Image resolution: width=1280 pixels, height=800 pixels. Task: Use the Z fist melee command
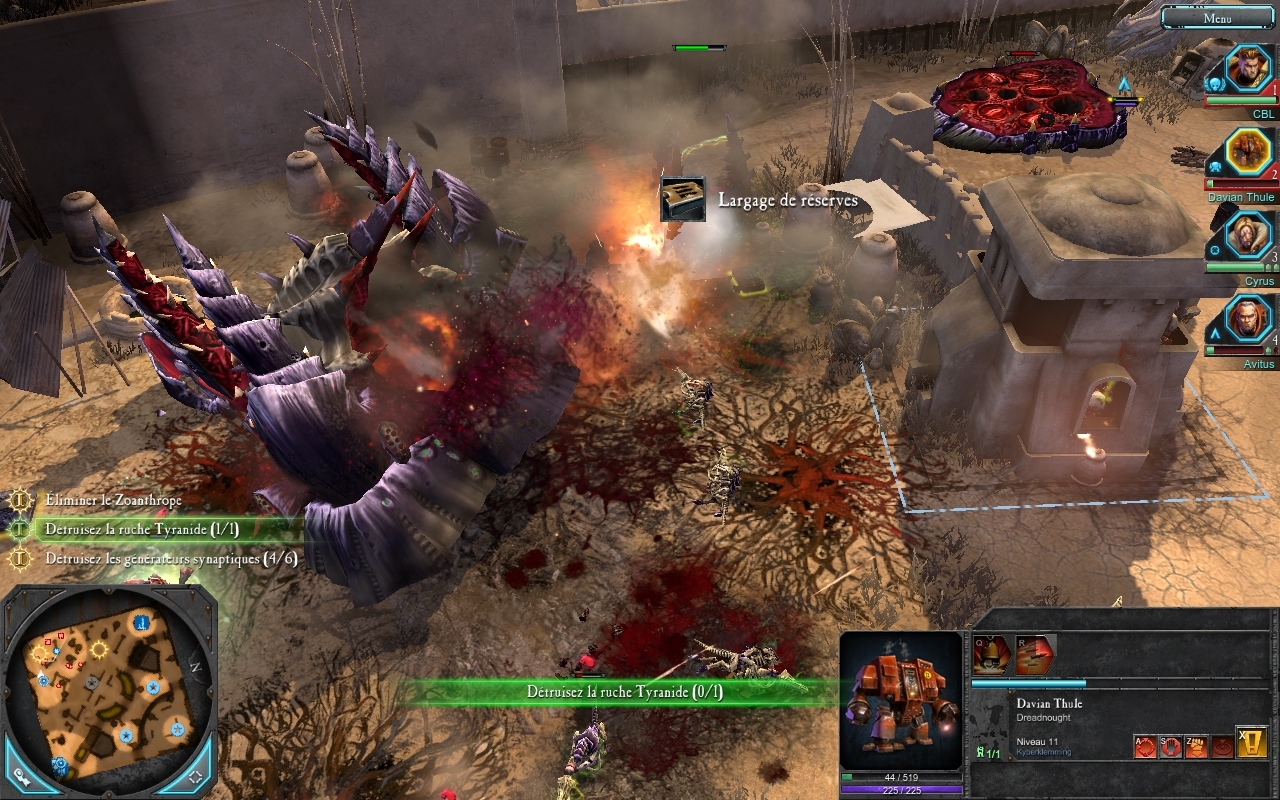pyautogui.click(x=1197, y=746)
